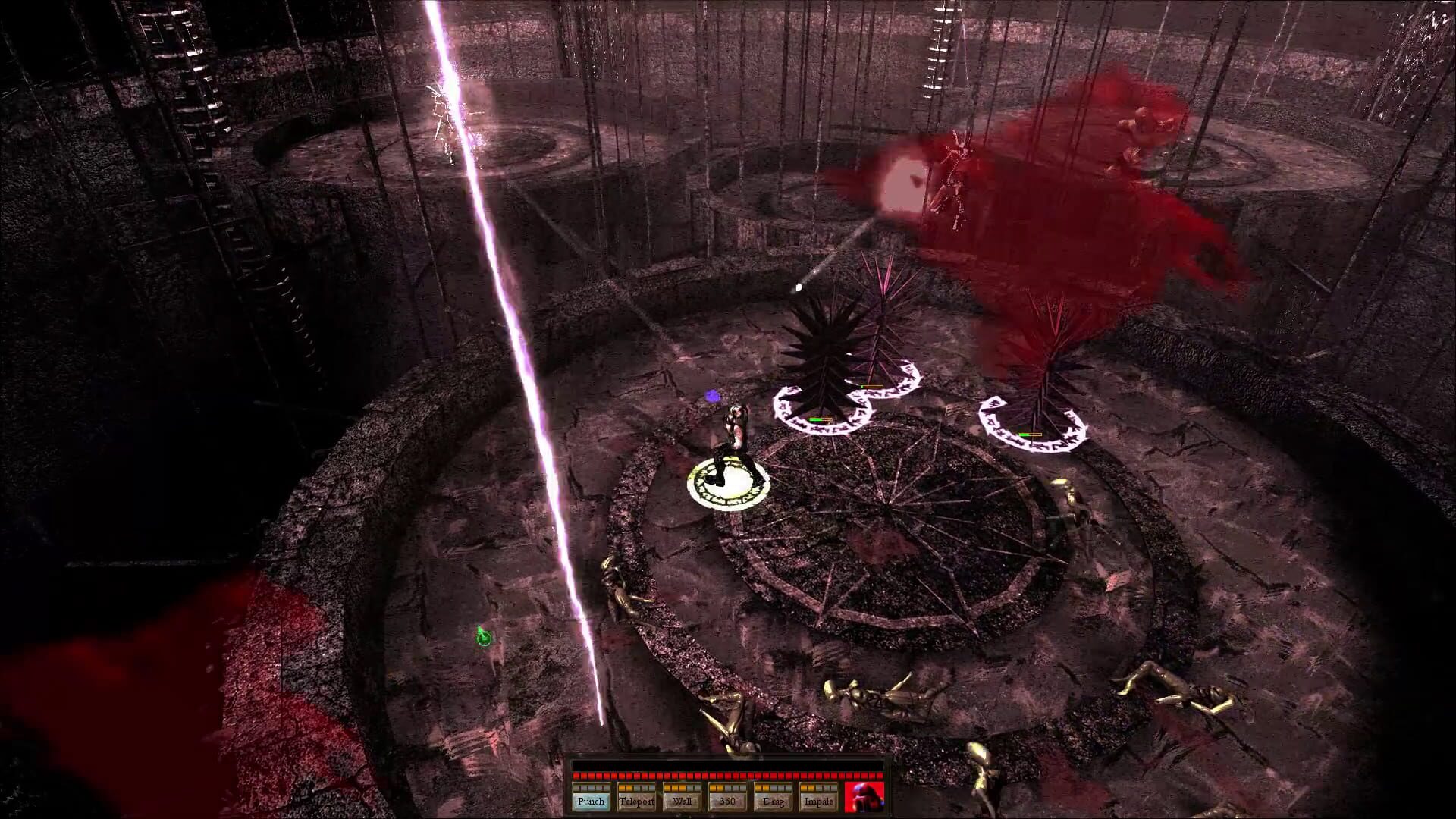Use the 360 ability
1456x819 pixels.
tap(727, 802)
